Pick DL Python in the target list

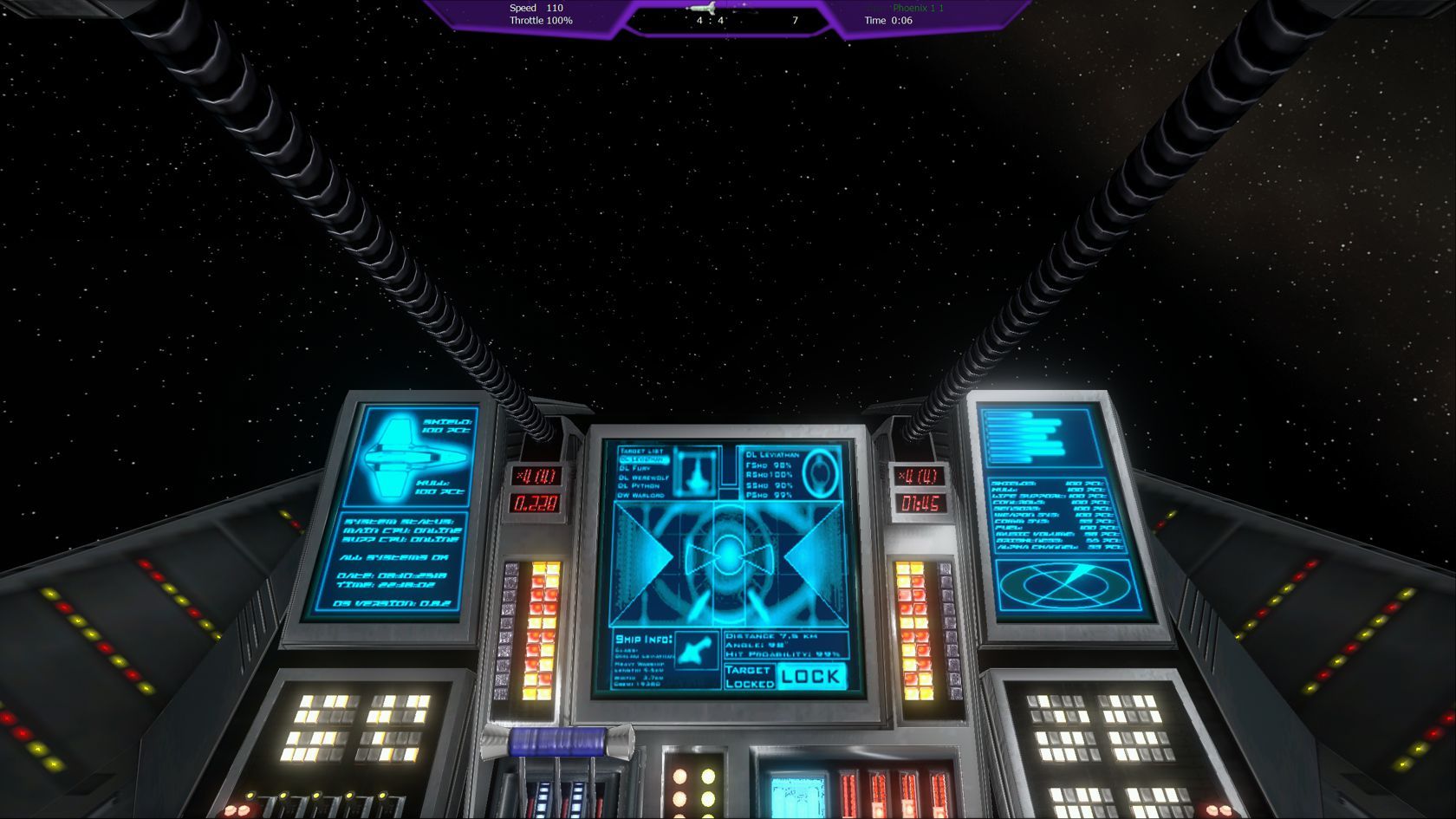point(640,486)
